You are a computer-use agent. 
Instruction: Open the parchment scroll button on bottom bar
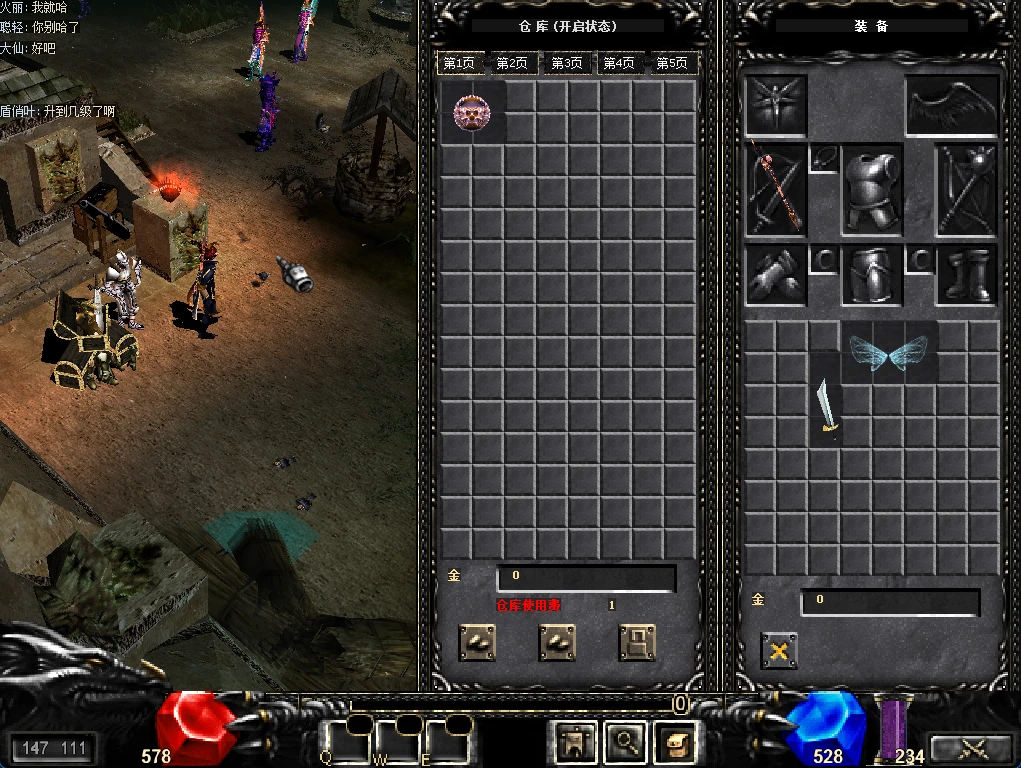(x=676, y=741)
